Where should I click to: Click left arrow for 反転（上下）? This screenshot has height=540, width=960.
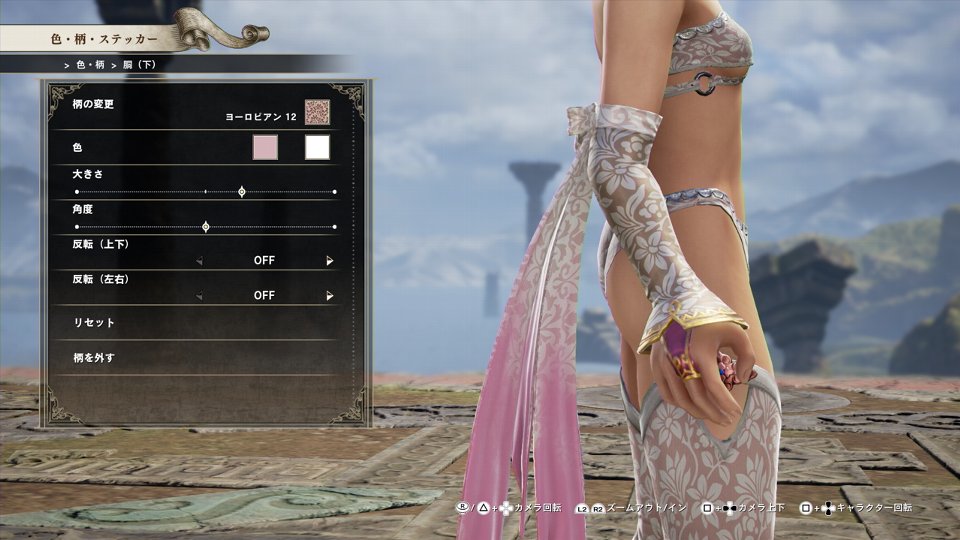(x=199, y=261)
